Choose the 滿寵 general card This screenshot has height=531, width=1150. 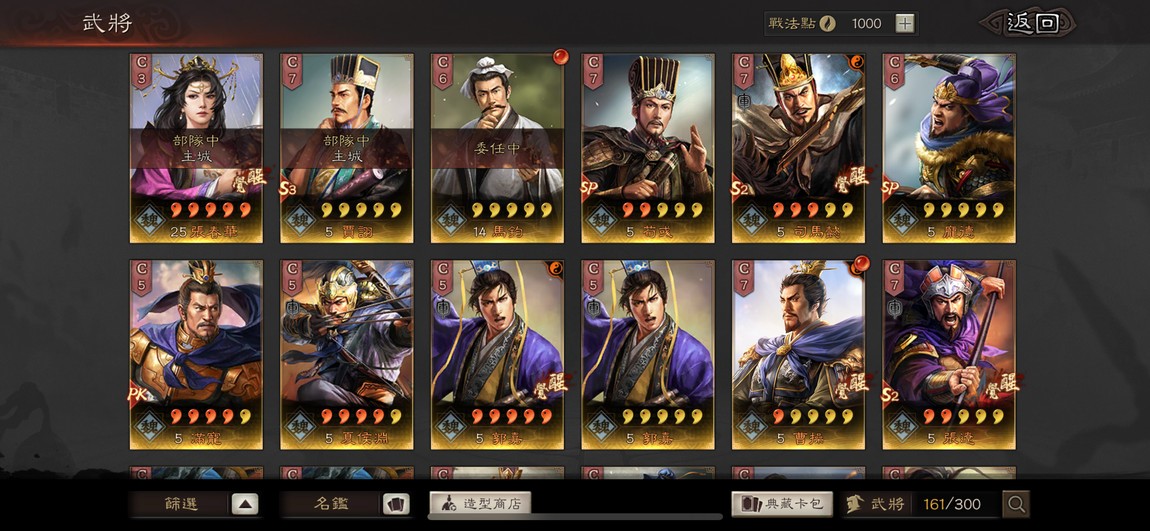[x=196, y=354]
